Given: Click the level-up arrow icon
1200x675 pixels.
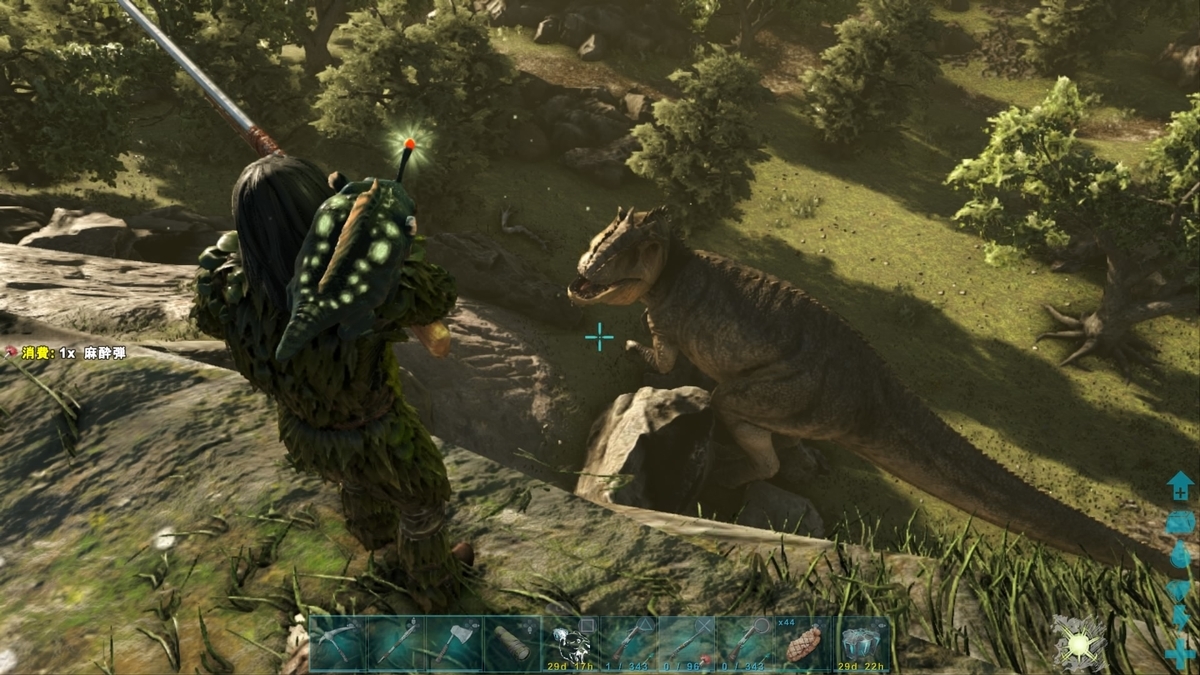Looking at the screenshot, I should tap(1180, 488).
